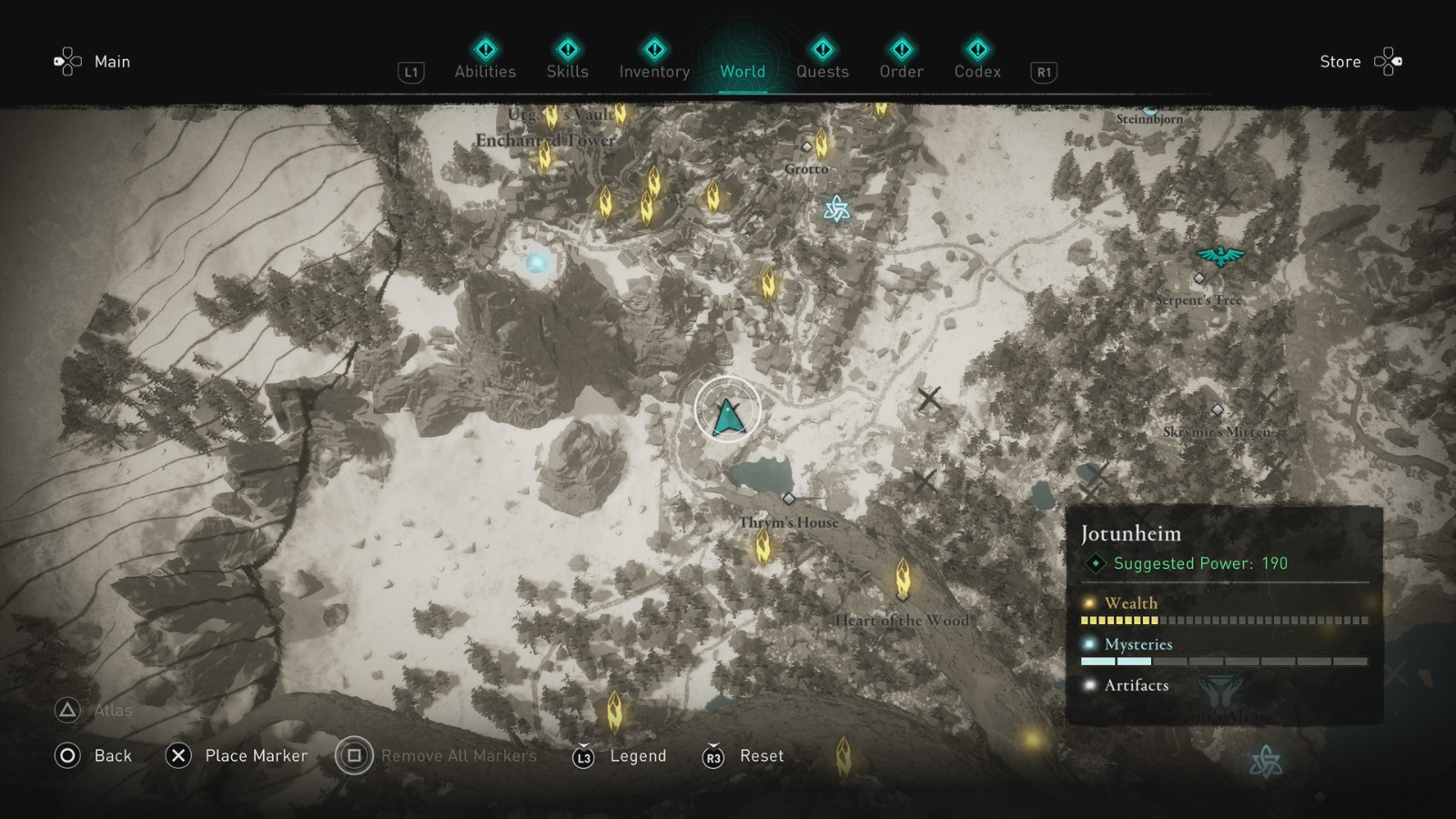Click the glowing blue orb near Enchanted Tower
The image size is (1456, 819).
pyautogui.click(x=535, y=261)
